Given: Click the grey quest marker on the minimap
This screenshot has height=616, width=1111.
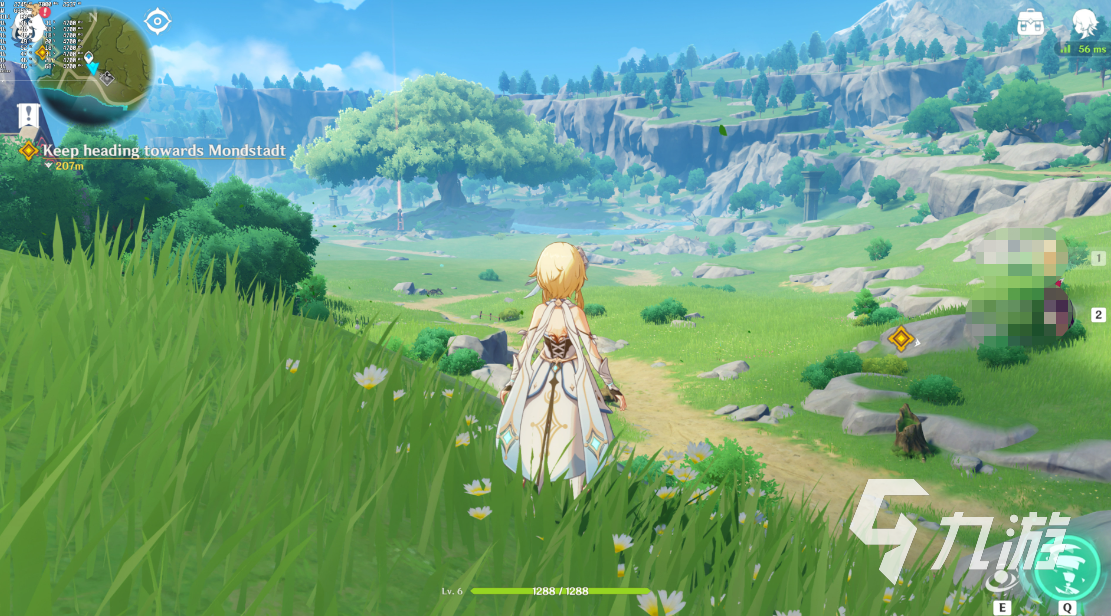Looking at the screenshot, I should [107, 77].
